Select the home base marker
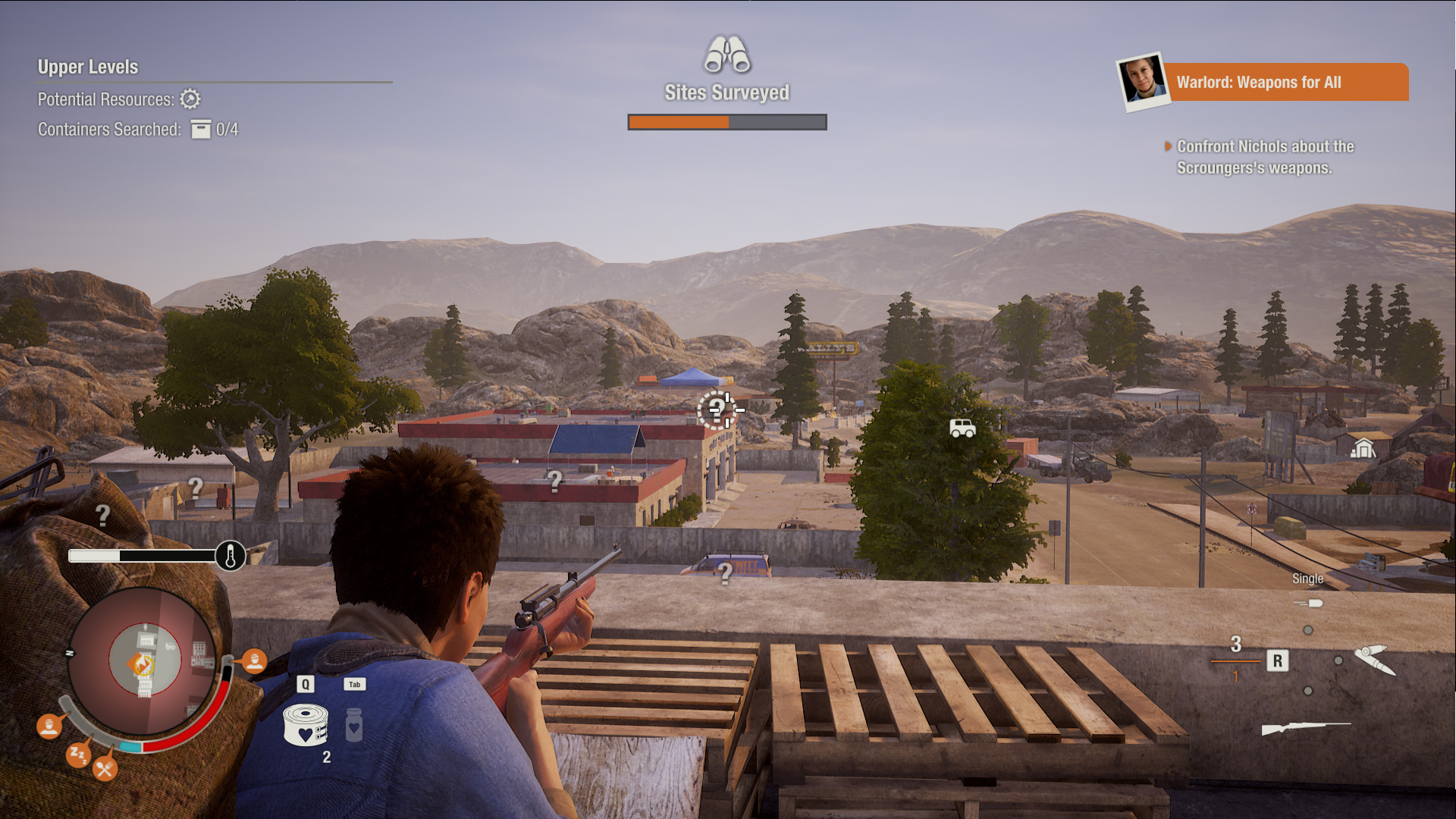Viewport: 1456px width, 819px height. pos(1363,448)
